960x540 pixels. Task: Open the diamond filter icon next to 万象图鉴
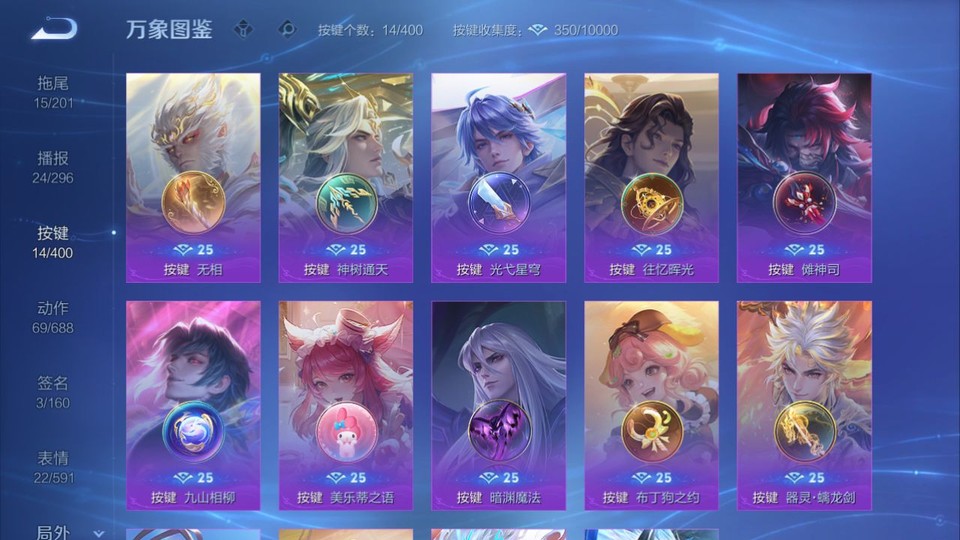coord(243,29)
